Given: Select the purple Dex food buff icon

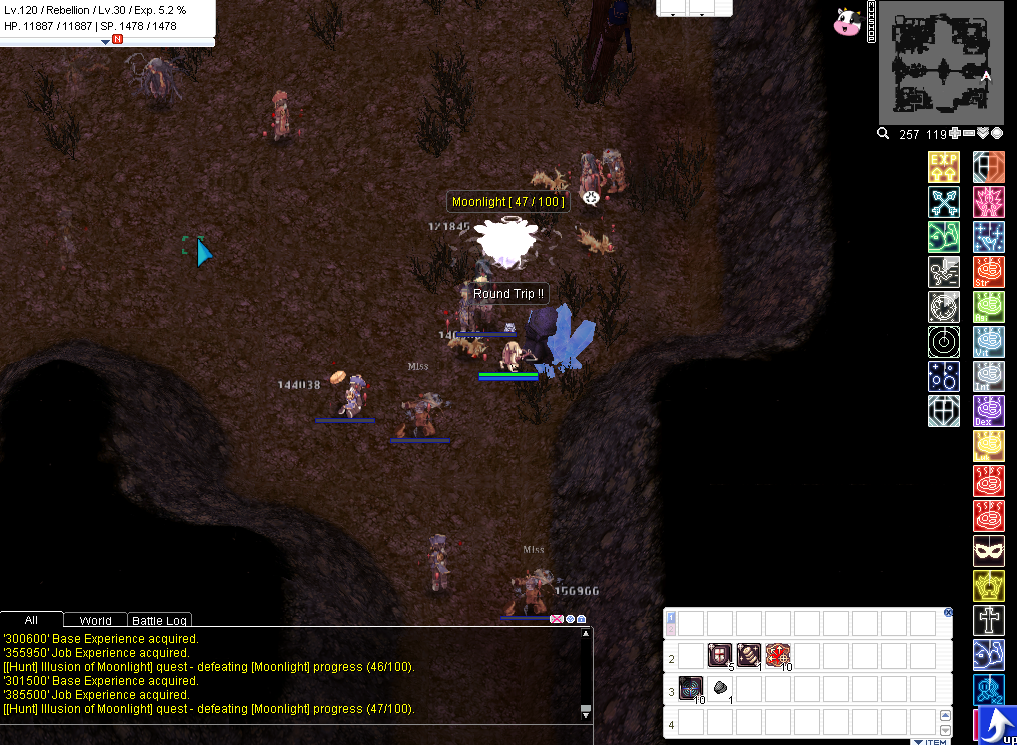Looking at the screenshot, I should [x=988, y=411].
